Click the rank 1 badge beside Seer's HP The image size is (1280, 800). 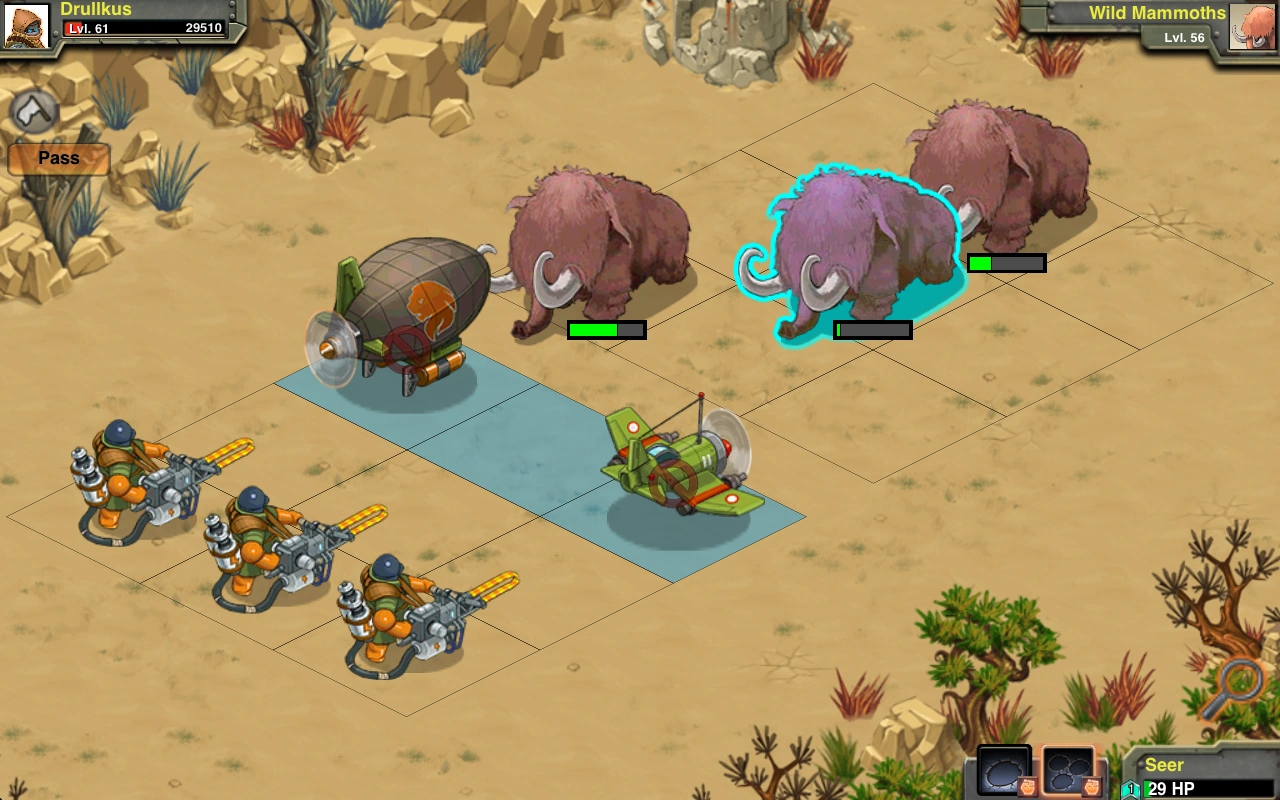tap(1129, 787)
